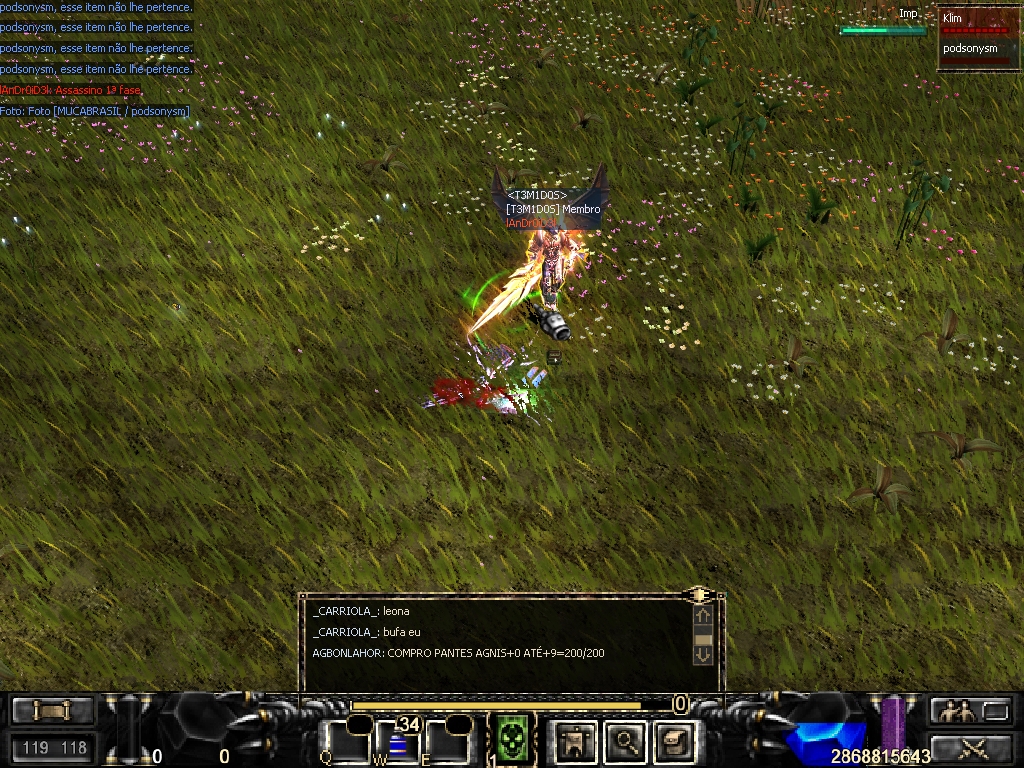
Task: Click the scroll icon button on left panel
Action: [52, 711]
